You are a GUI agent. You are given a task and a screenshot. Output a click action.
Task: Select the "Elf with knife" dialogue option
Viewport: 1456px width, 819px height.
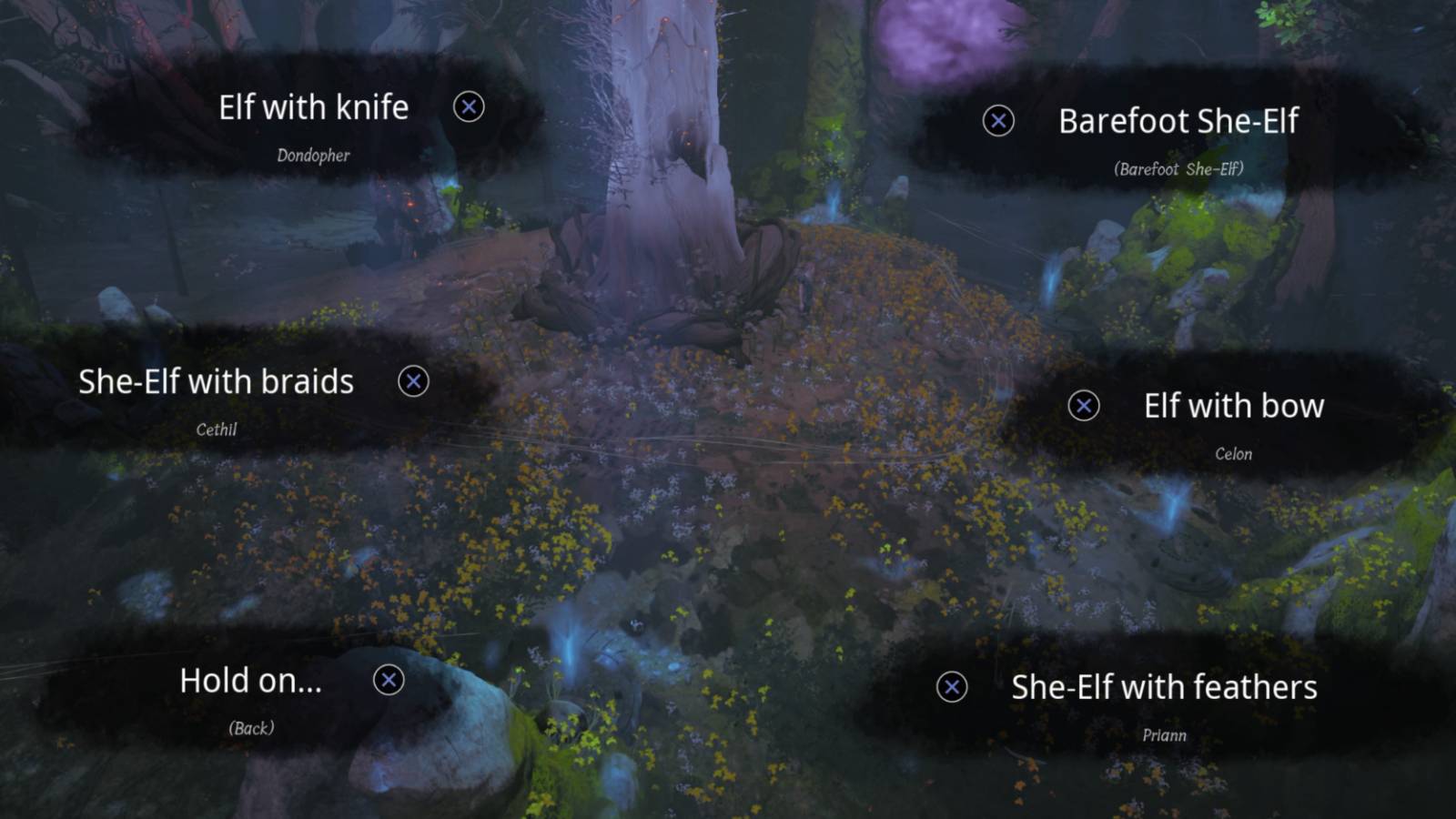coord(314,106)
